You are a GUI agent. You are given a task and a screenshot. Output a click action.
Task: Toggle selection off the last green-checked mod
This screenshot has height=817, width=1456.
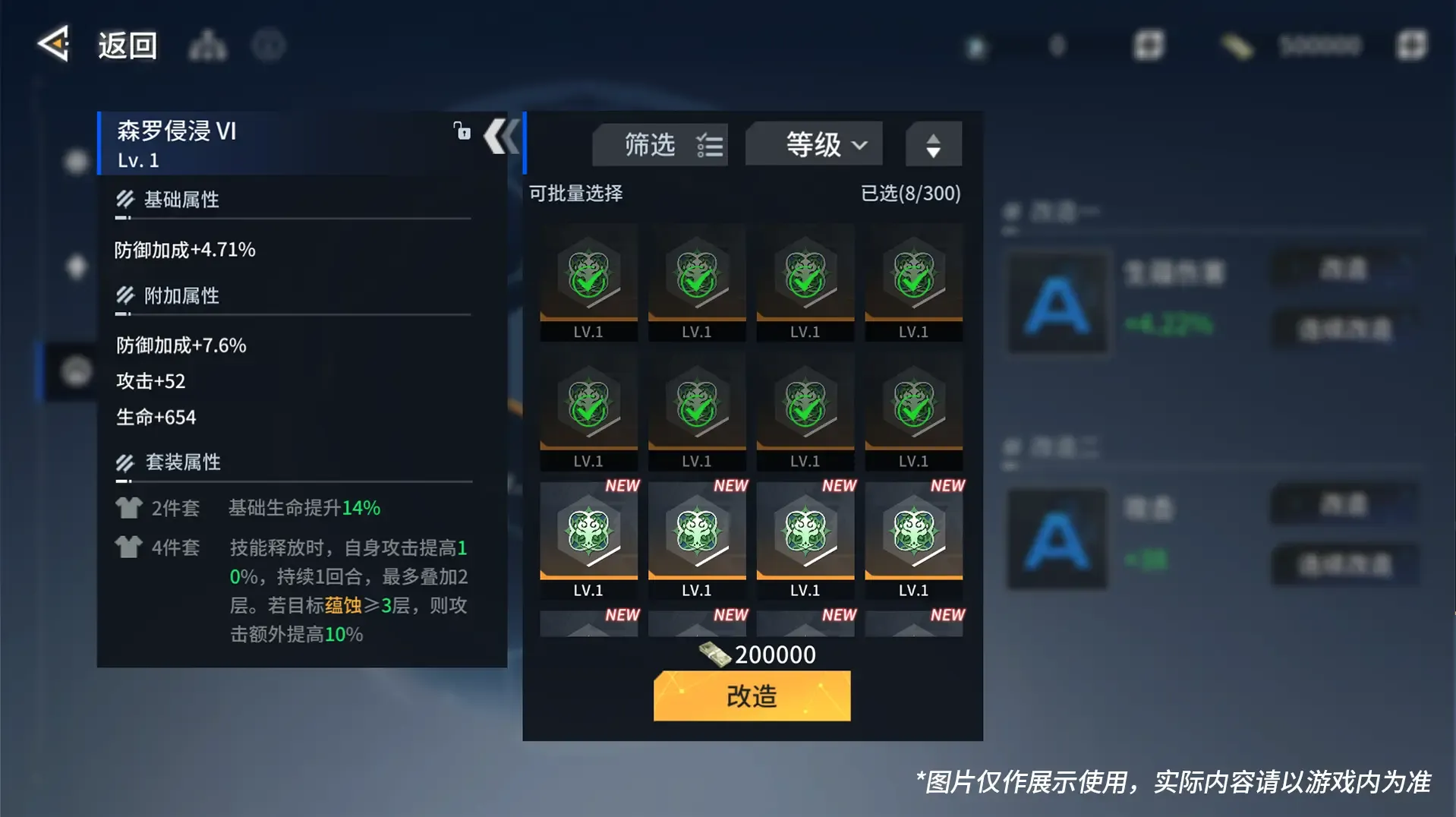914,407
